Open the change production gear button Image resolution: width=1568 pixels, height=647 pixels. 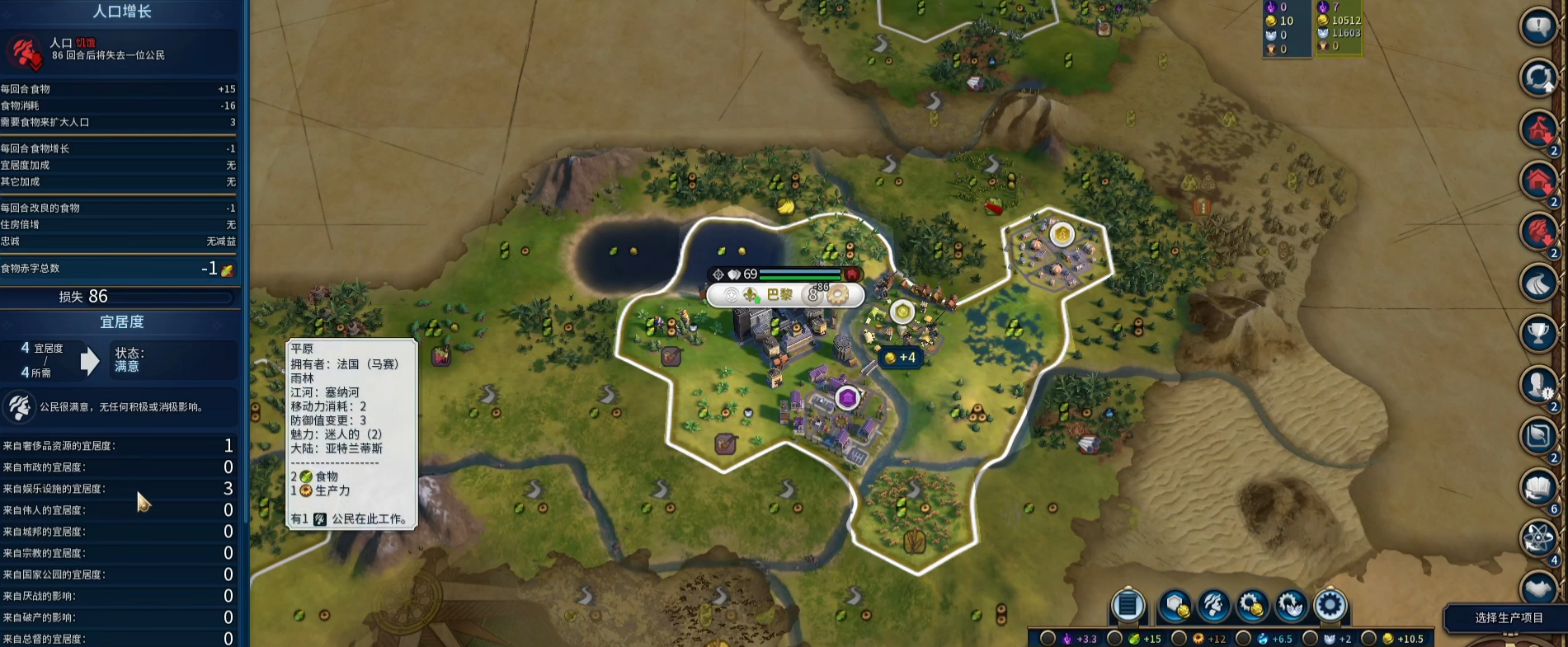point(1330,606)
